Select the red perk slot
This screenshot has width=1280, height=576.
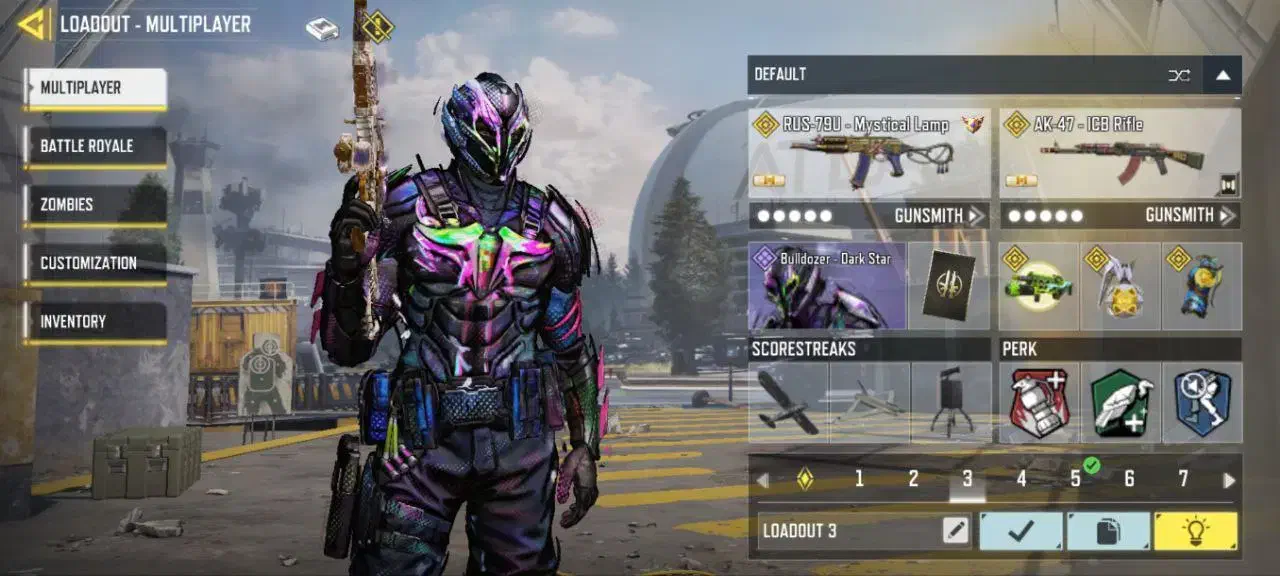click(1039, 402)
